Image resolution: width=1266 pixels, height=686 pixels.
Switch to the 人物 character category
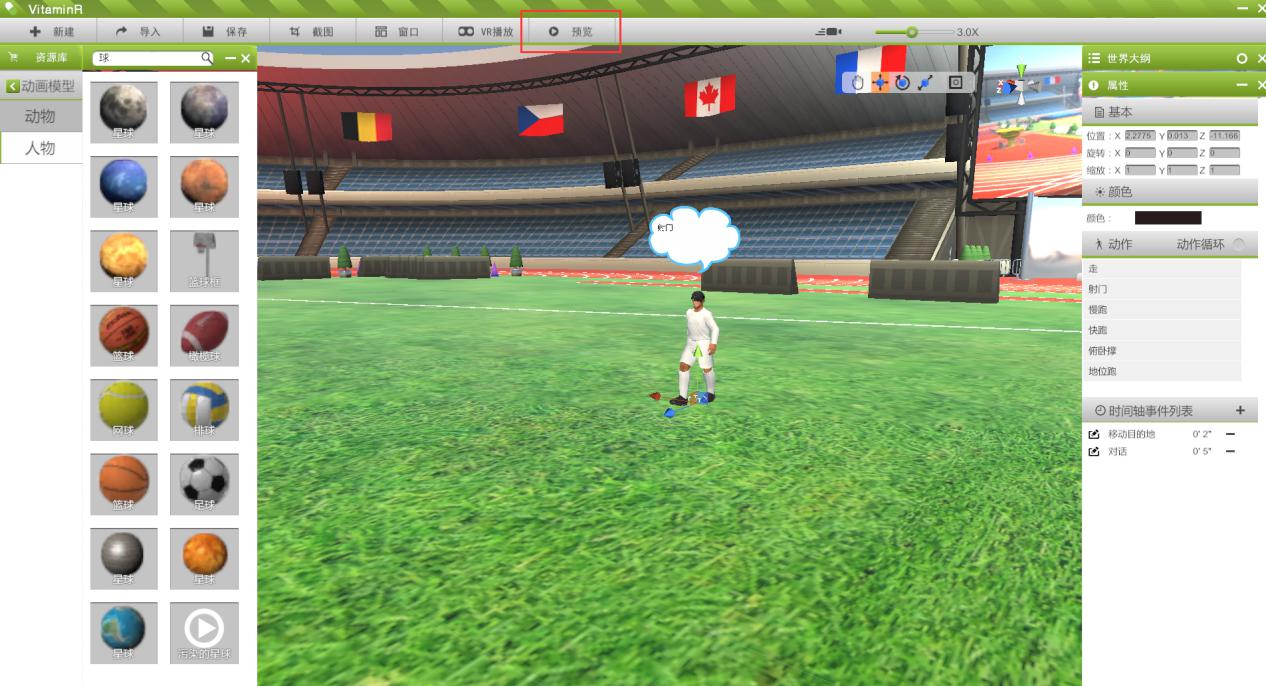click(x=40, y=149)
